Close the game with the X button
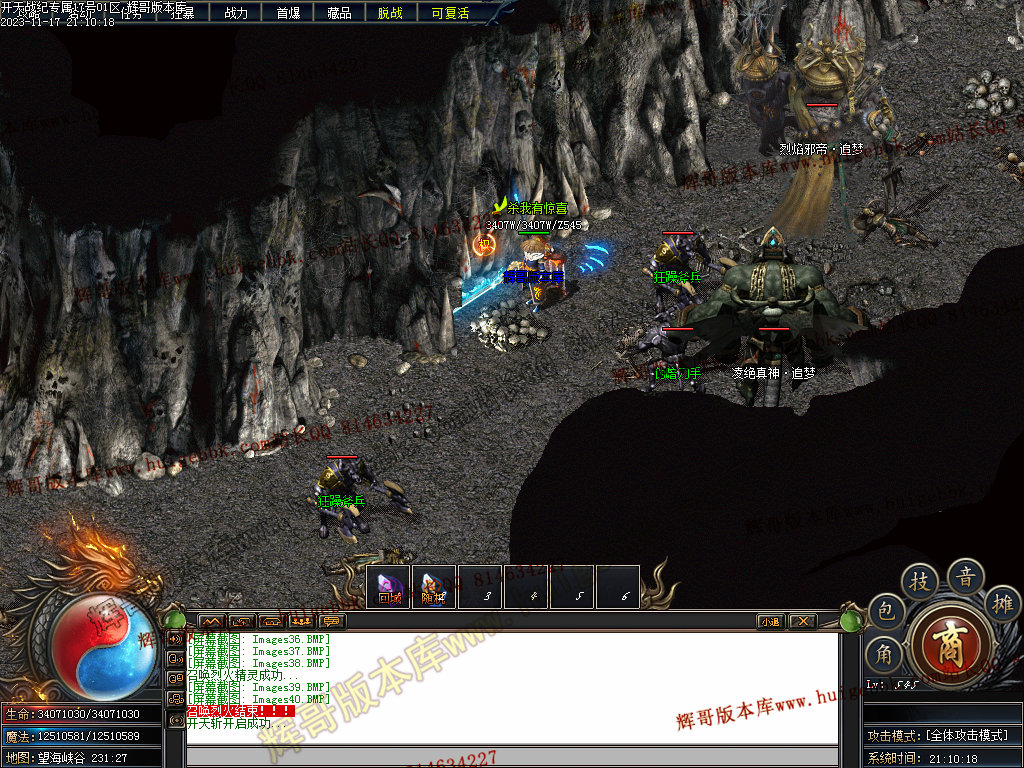 pyautogui.click(x=802, y=621)
